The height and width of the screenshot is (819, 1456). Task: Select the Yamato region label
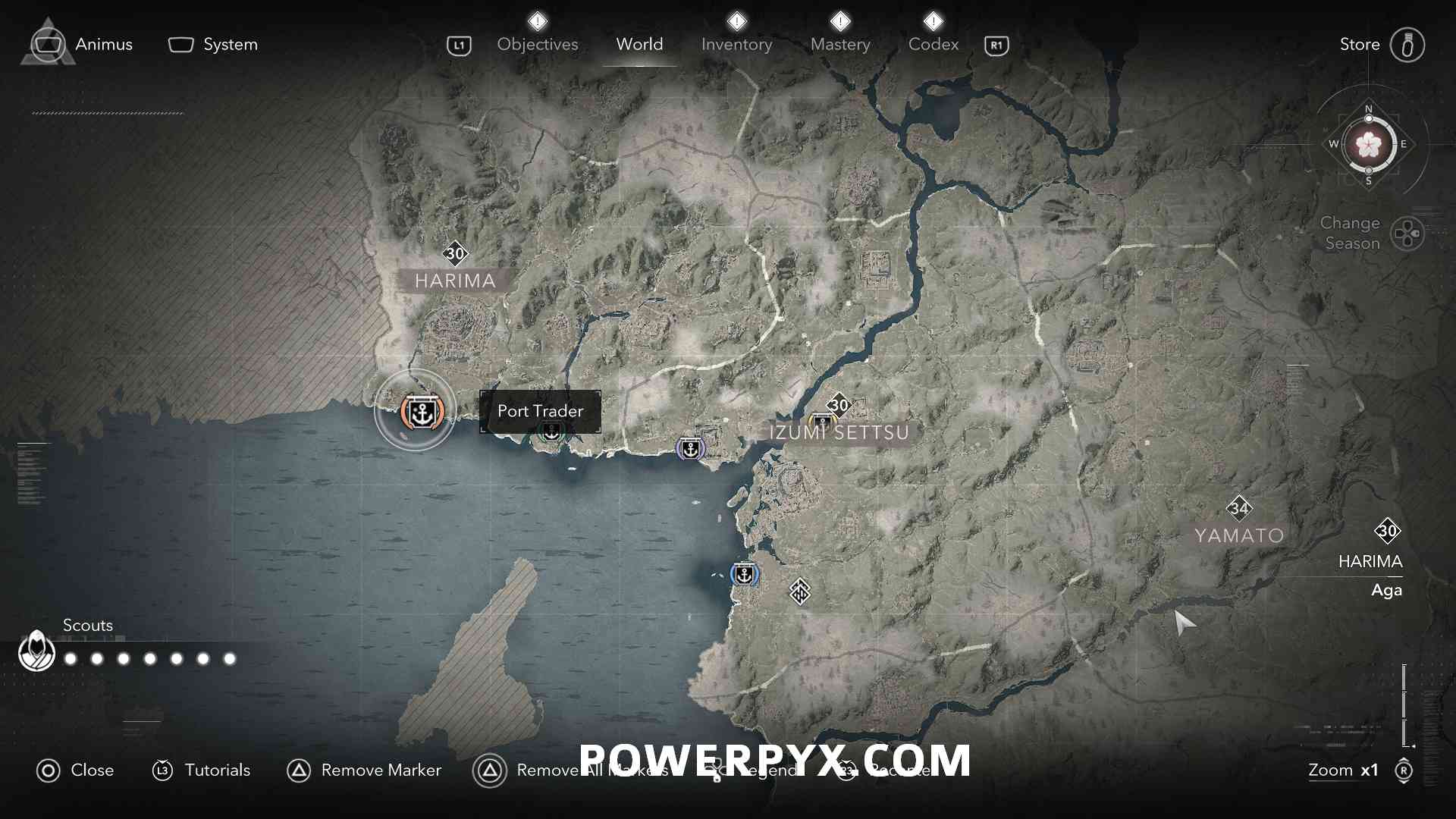[x=1239, y=535]
